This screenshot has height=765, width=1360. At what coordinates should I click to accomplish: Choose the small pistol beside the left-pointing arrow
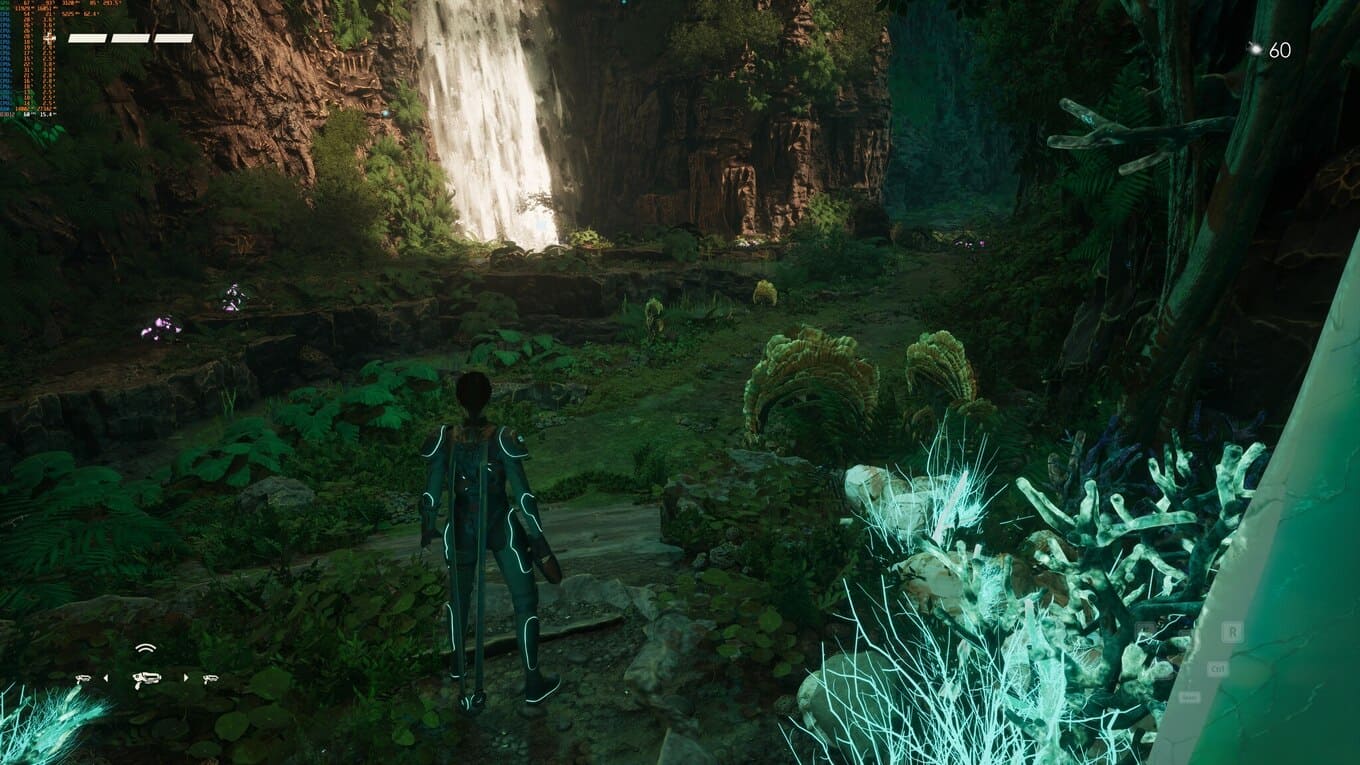pyautogui.click(x=83, y=679)
